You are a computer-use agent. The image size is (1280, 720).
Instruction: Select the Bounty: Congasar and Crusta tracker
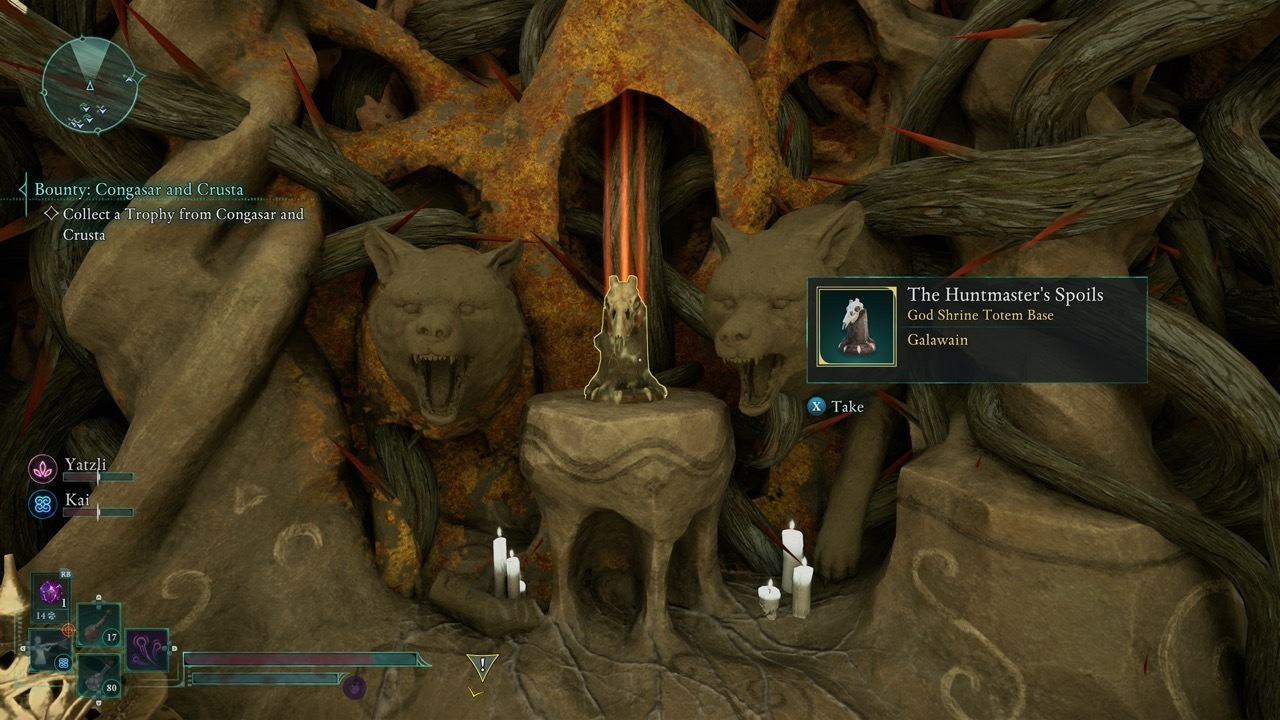[x=138, y=189]
